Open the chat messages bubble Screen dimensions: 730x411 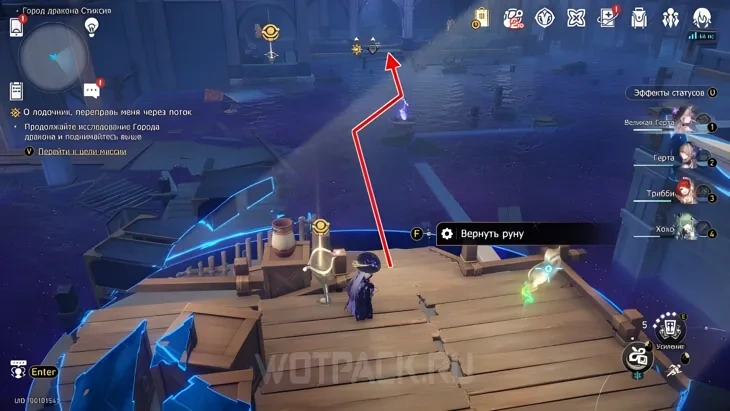click(x=92, y=90)
